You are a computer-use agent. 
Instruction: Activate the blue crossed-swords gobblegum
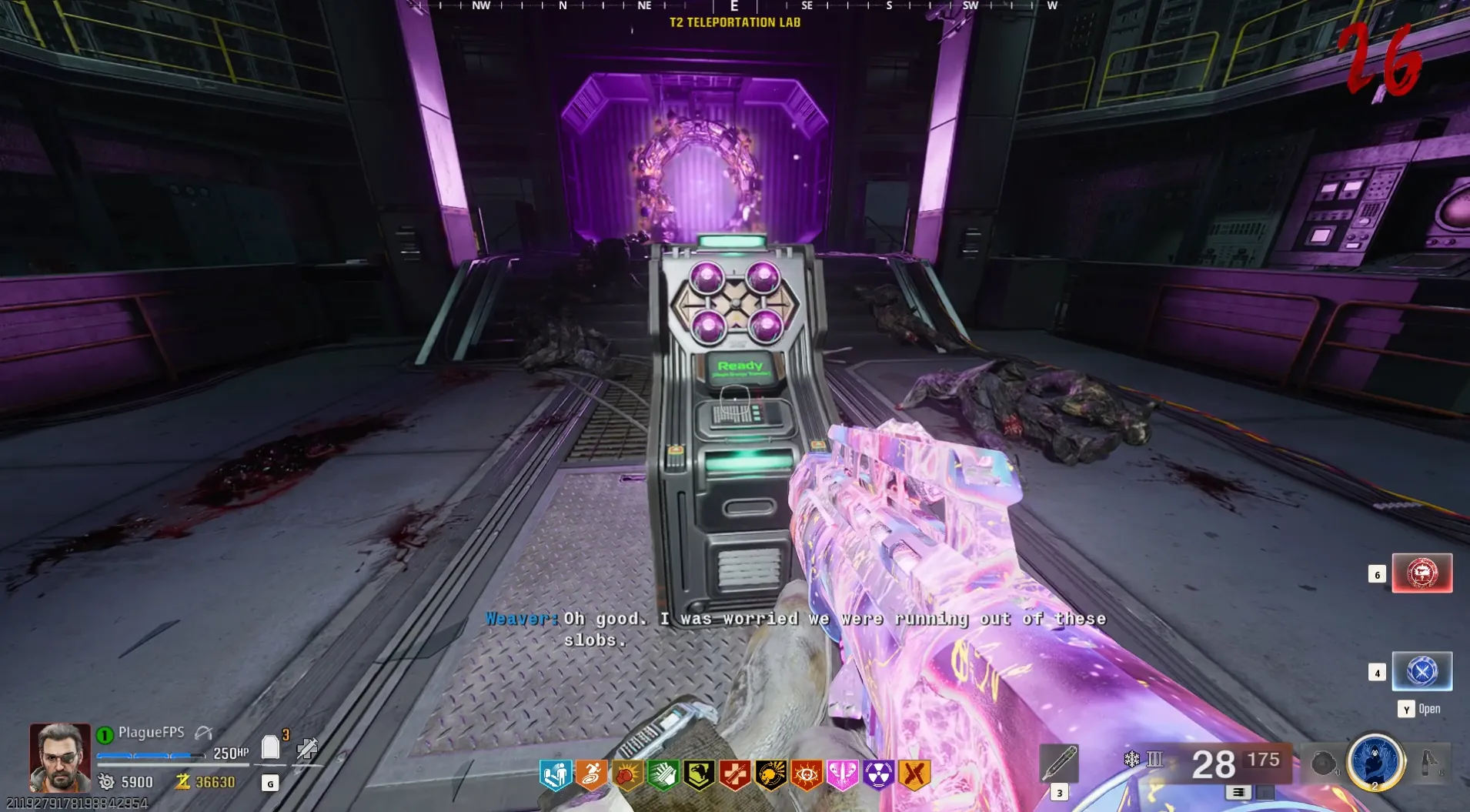pyautogui.click(x=1422, y=671)
